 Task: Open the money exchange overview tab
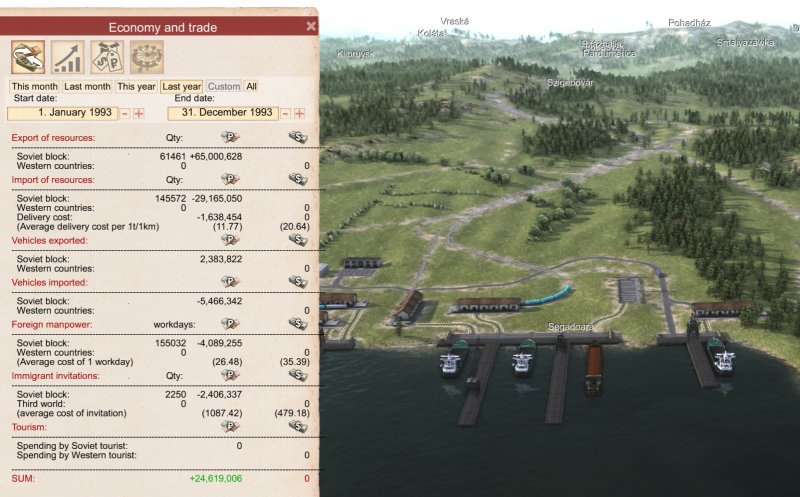28,57
